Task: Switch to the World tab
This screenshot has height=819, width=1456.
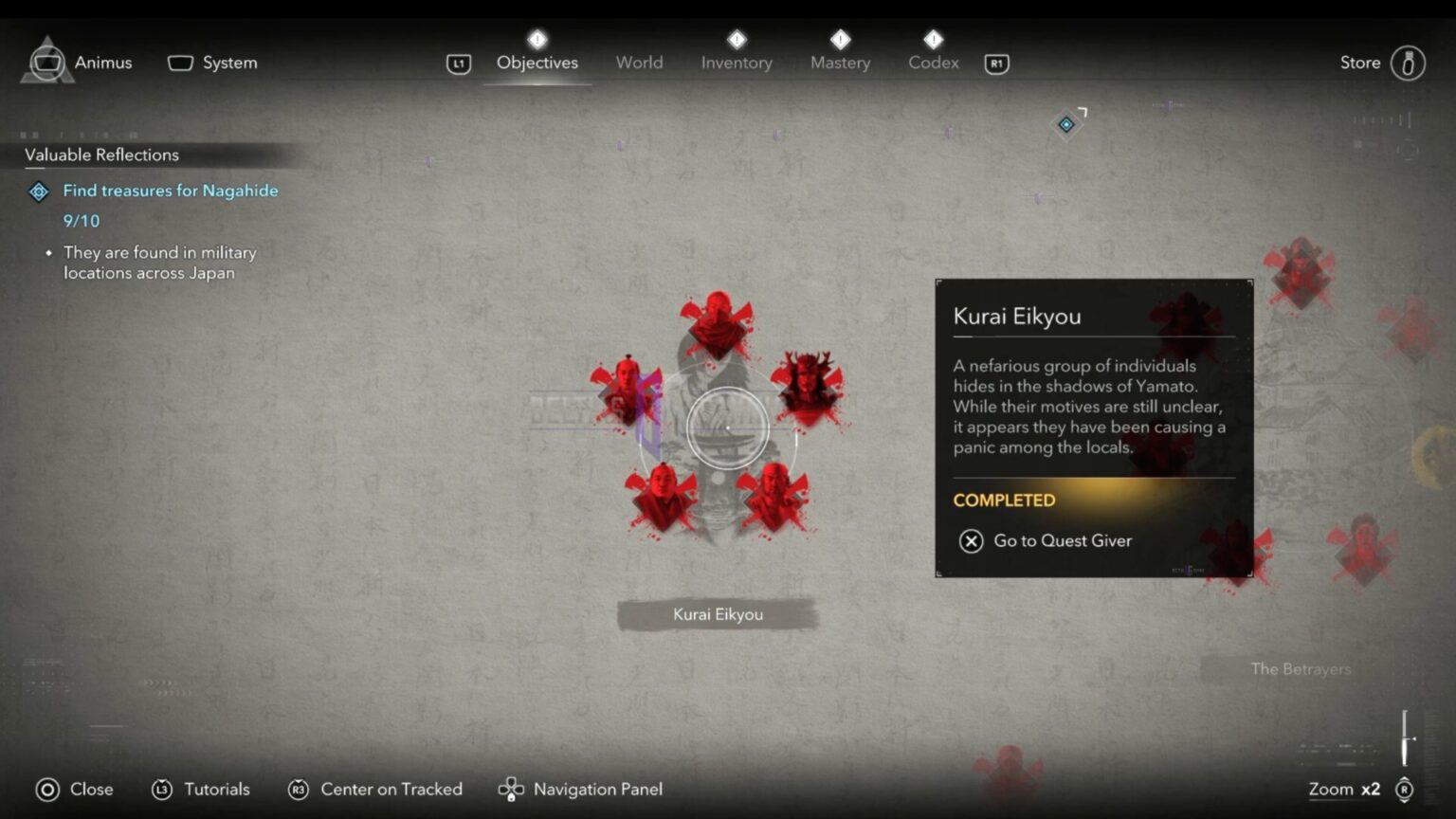Action: click(639, 63)
